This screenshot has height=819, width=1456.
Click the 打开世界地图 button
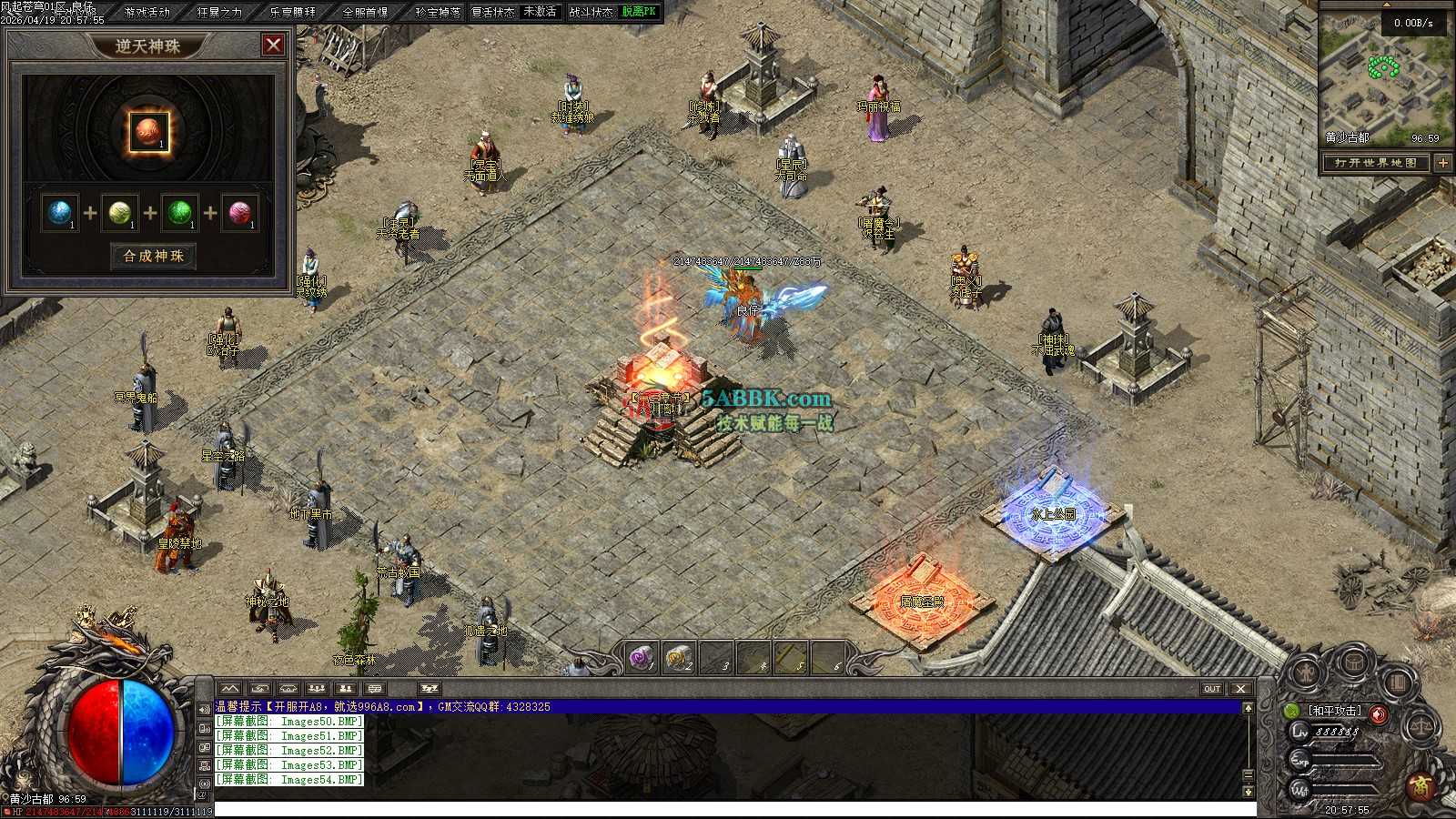(x=1375, y=163)
